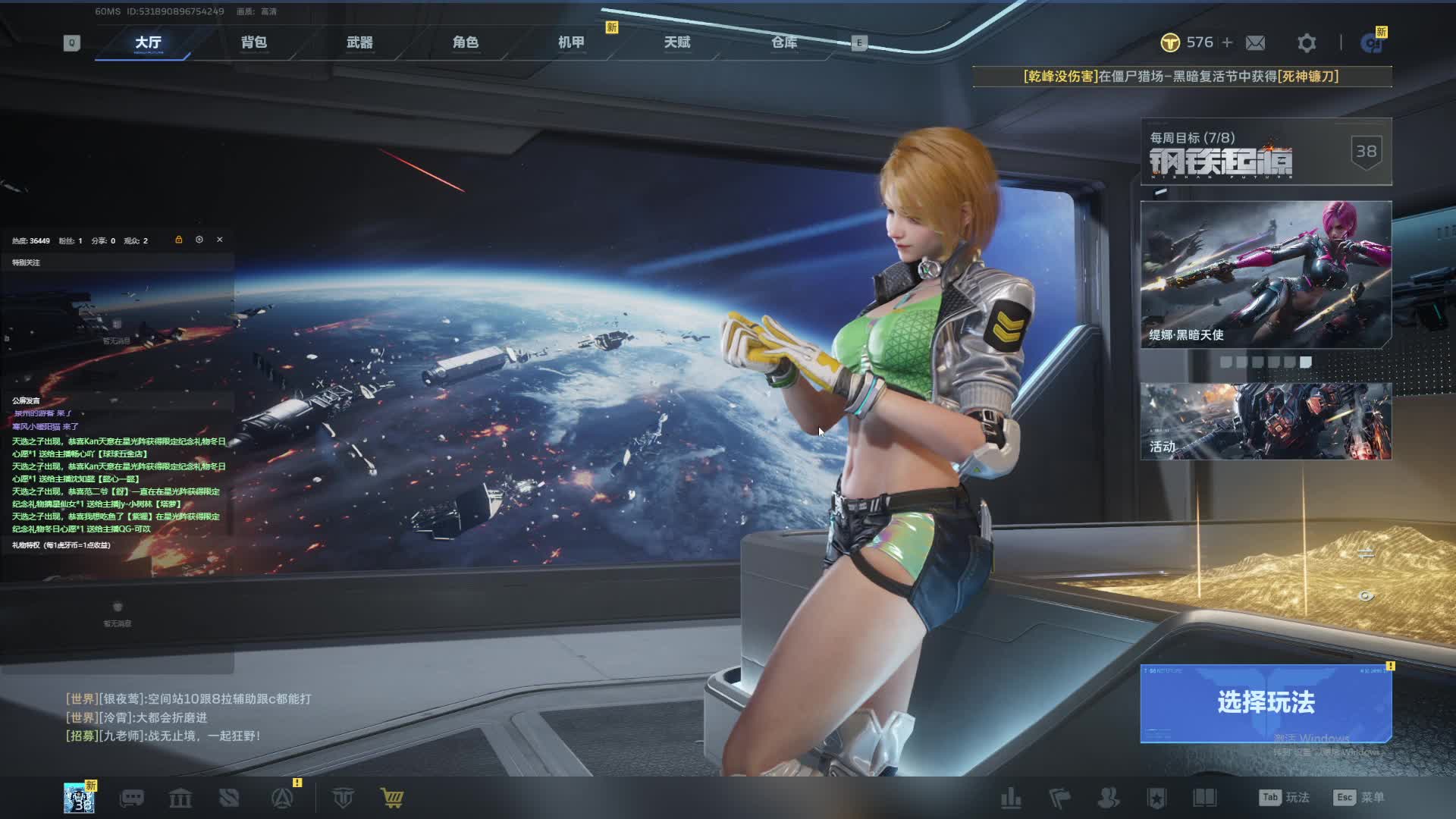Open the 每周目标 weekly goals panel

click(1266, 152)
